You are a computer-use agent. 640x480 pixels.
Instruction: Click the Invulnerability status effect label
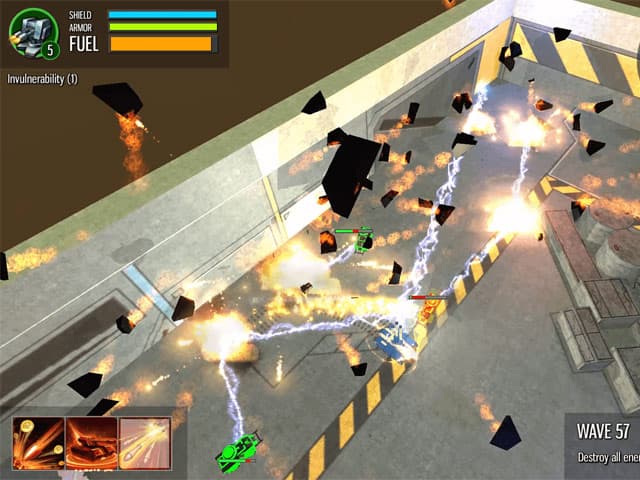click(43, 78)
